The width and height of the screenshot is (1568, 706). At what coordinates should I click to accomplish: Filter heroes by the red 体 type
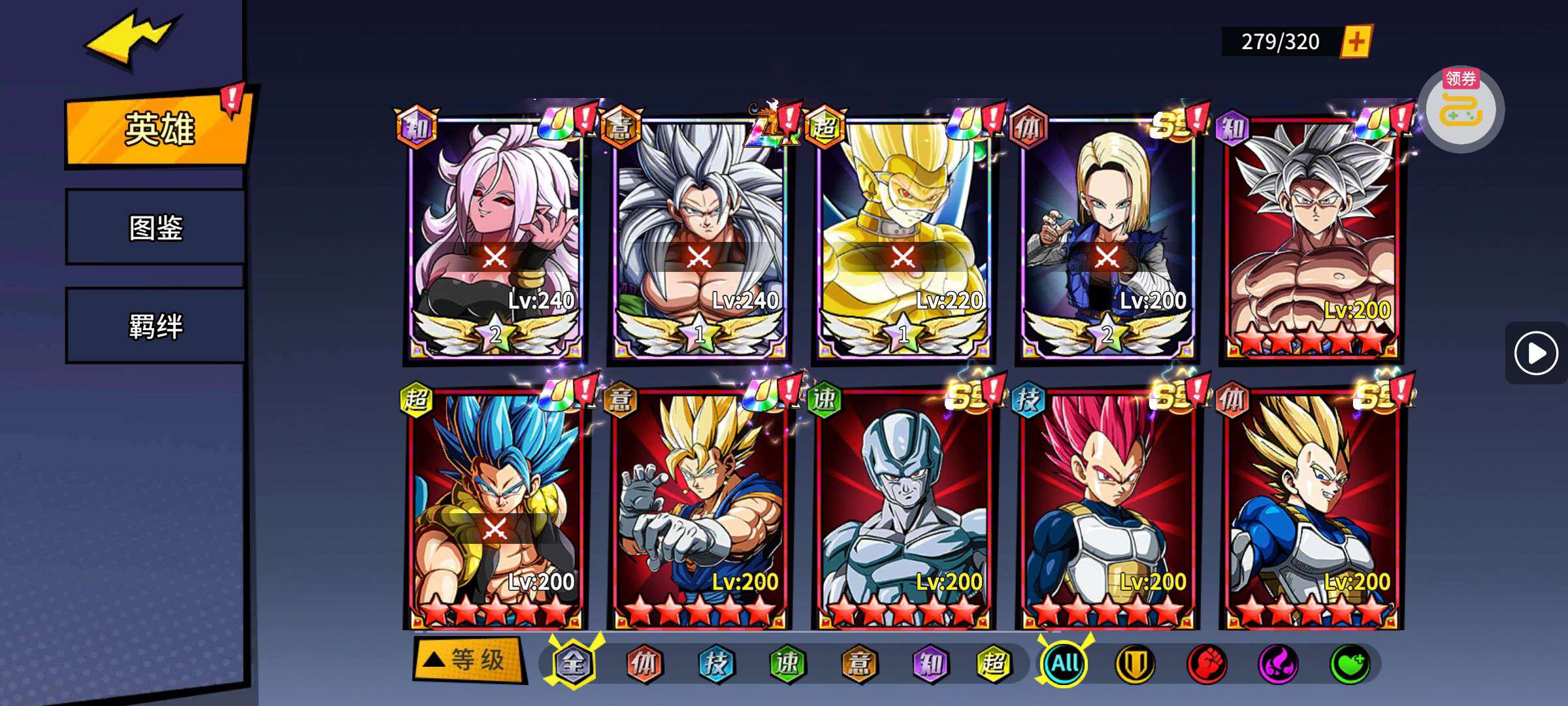coord(644,664)
